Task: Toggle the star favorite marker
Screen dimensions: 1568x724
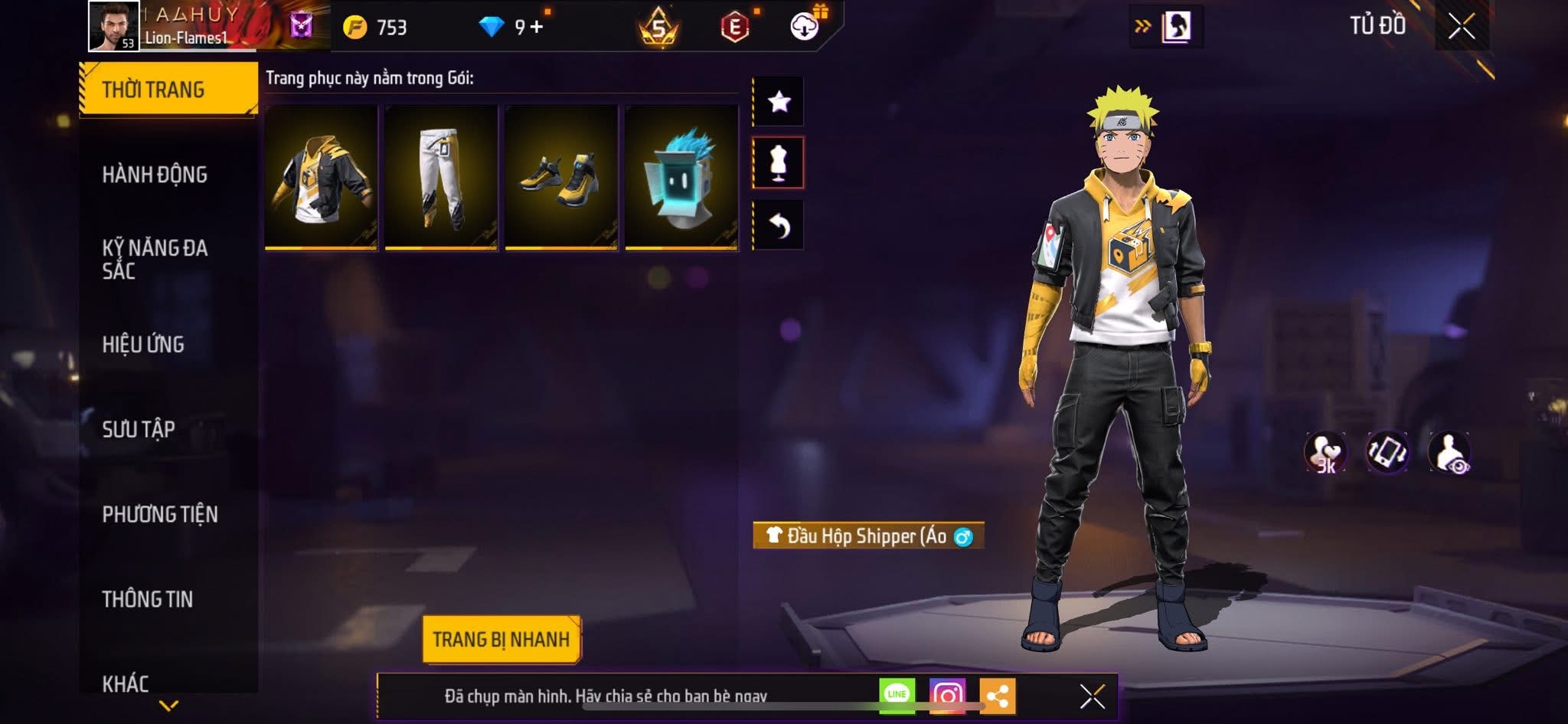Action: [779, 100]
